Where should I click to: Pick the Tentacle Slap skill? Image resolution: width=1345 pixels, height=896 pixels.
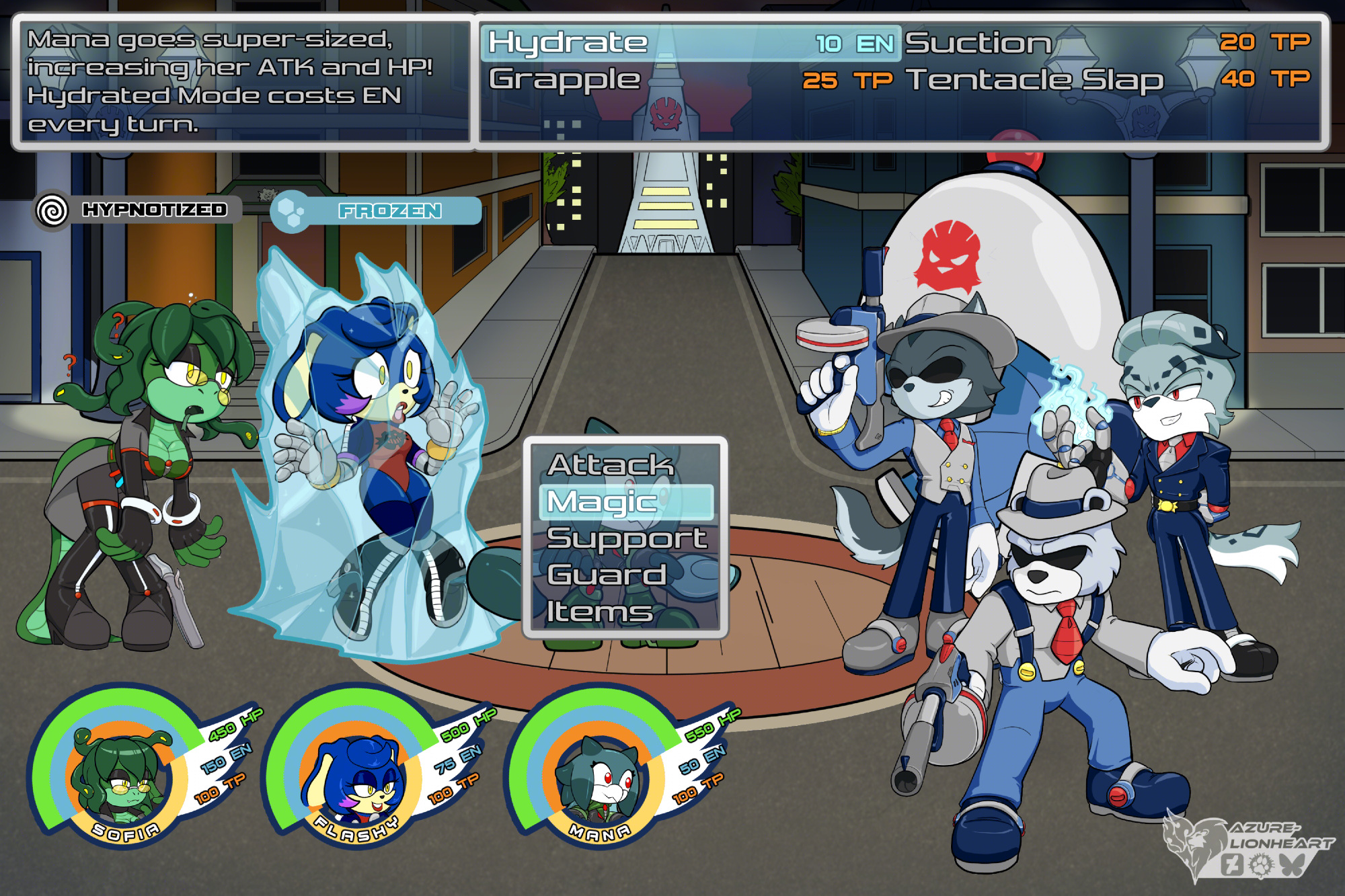pos(1107,80)
